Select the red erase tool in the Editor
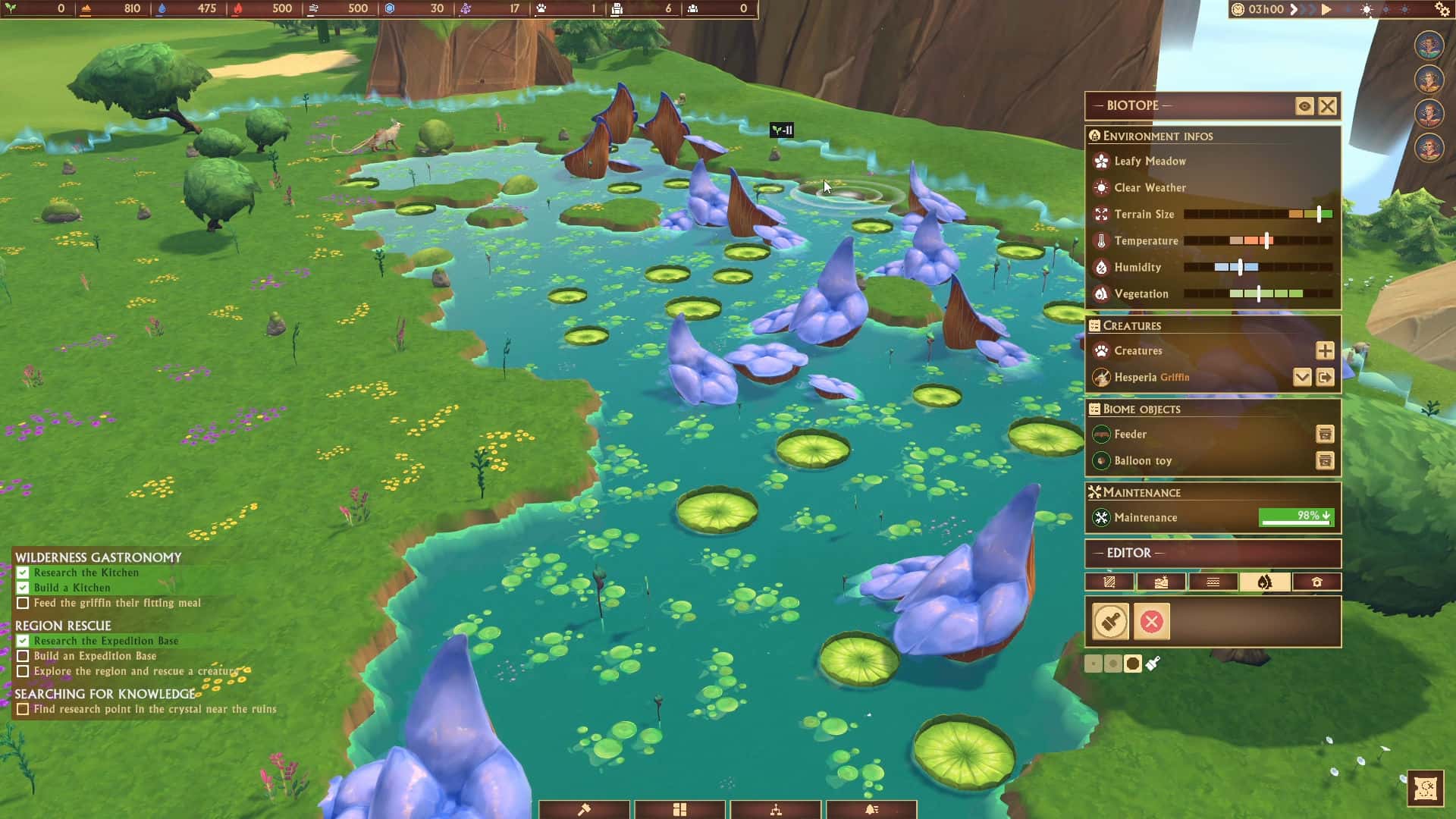Image resolution: width=1456 pixels, height=819 pixels. coord(1151,622)
